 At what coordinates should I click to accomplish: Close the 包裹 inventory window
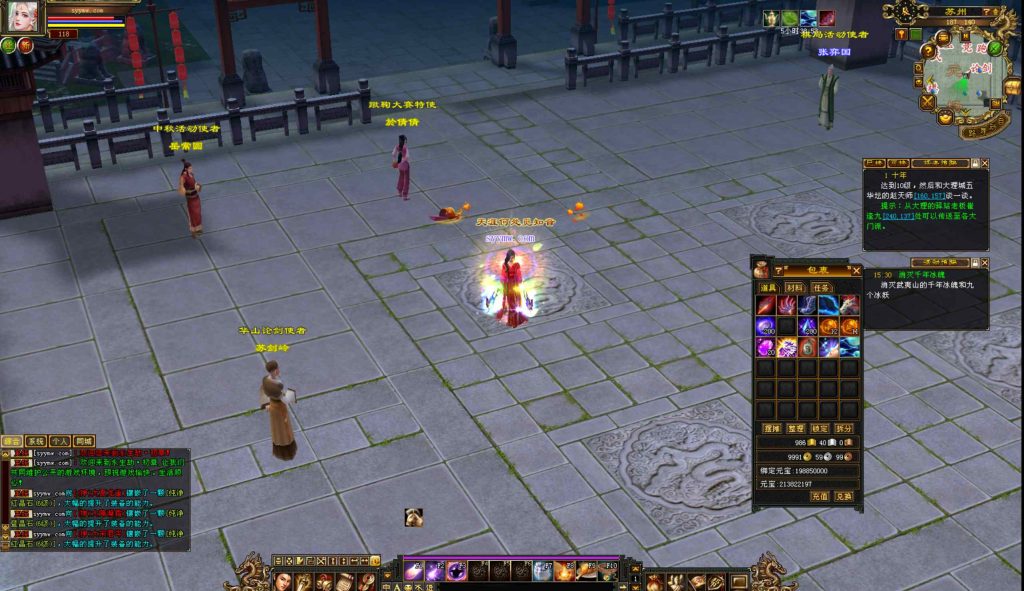pyautogui.click(x=856, y=271)
